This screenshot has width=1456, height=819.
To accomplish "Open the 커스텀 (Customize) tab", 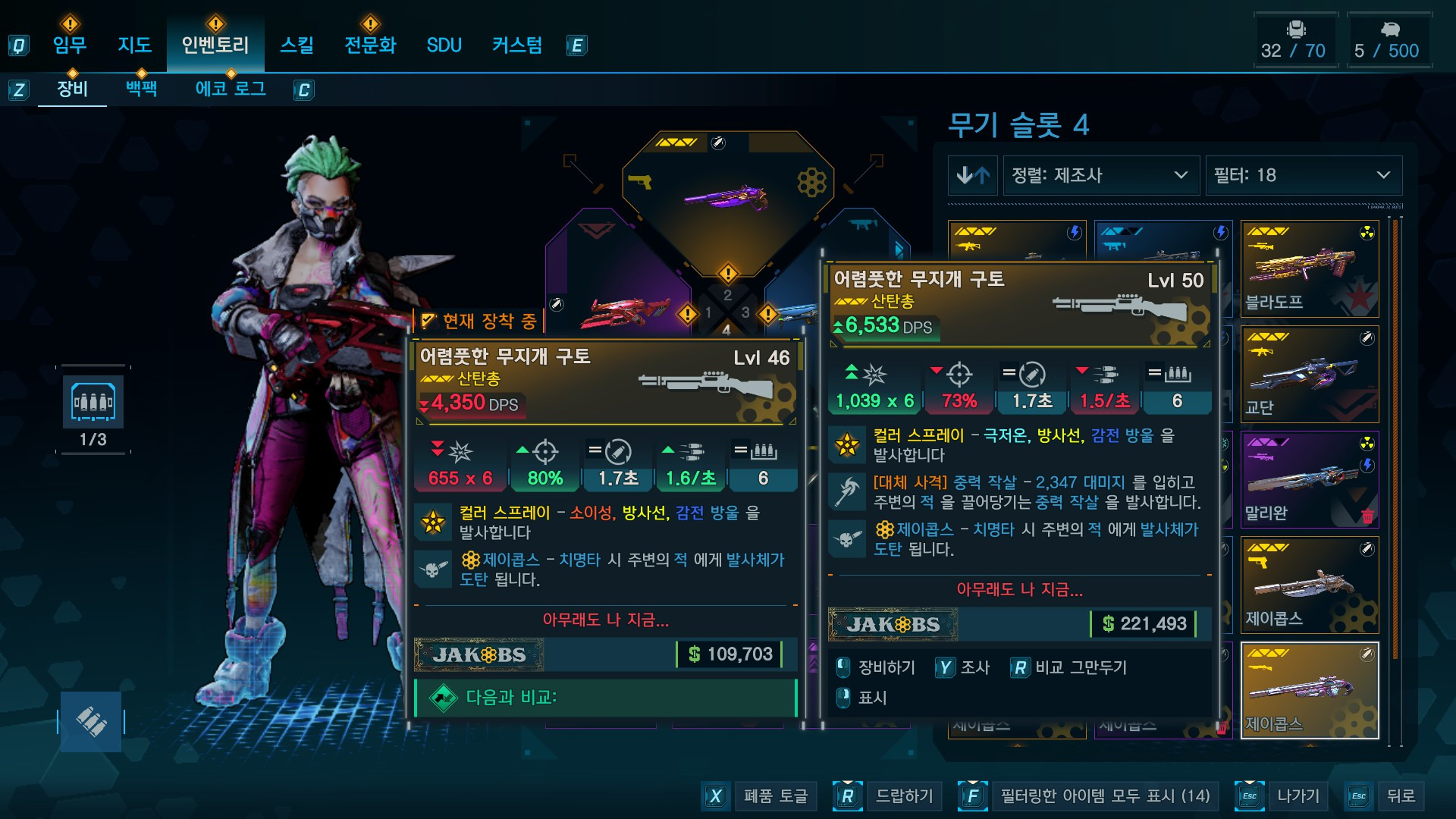I will point(517,45).
